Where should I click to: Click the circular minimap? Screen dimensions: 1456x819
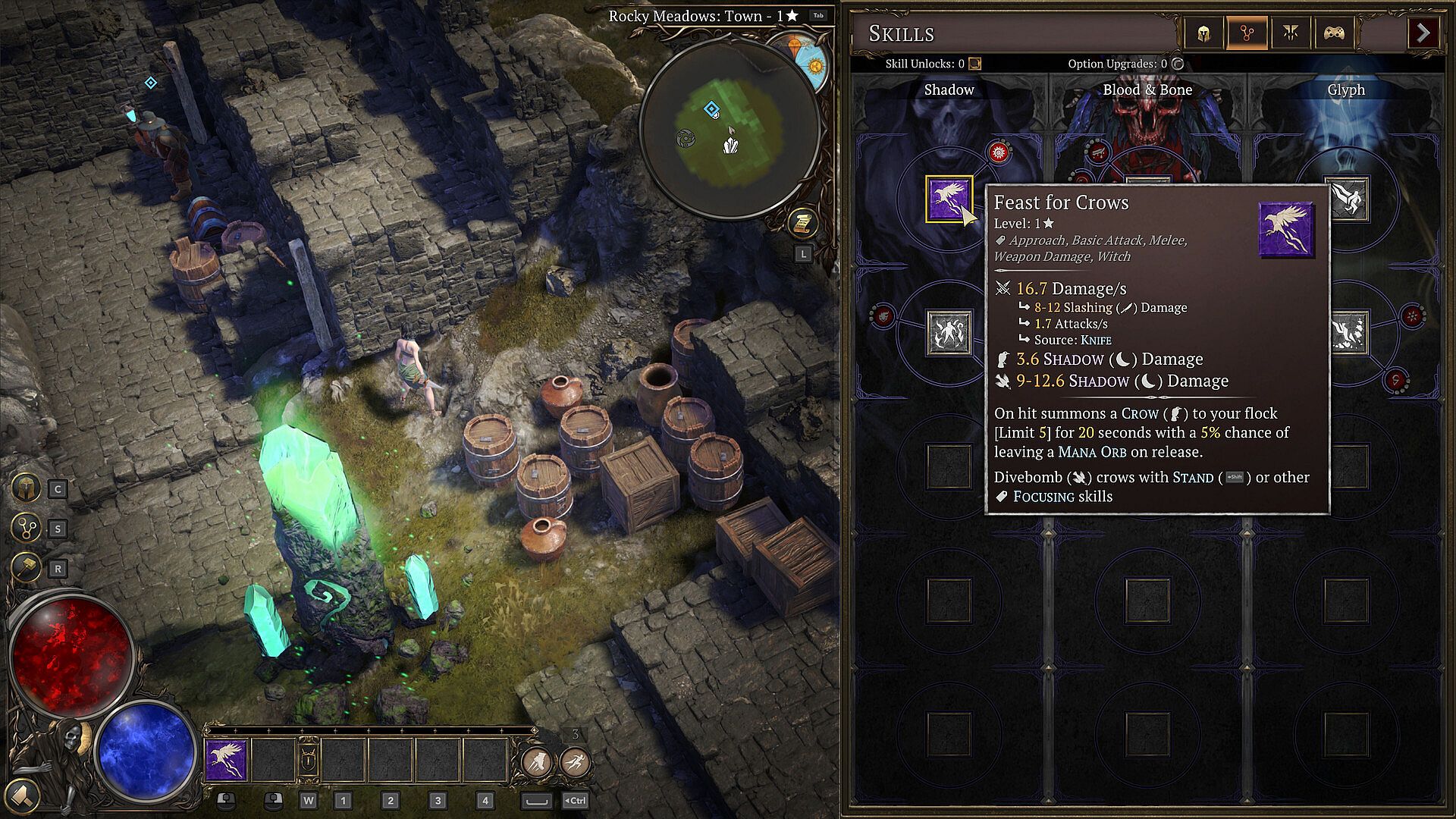coord(729,129)
